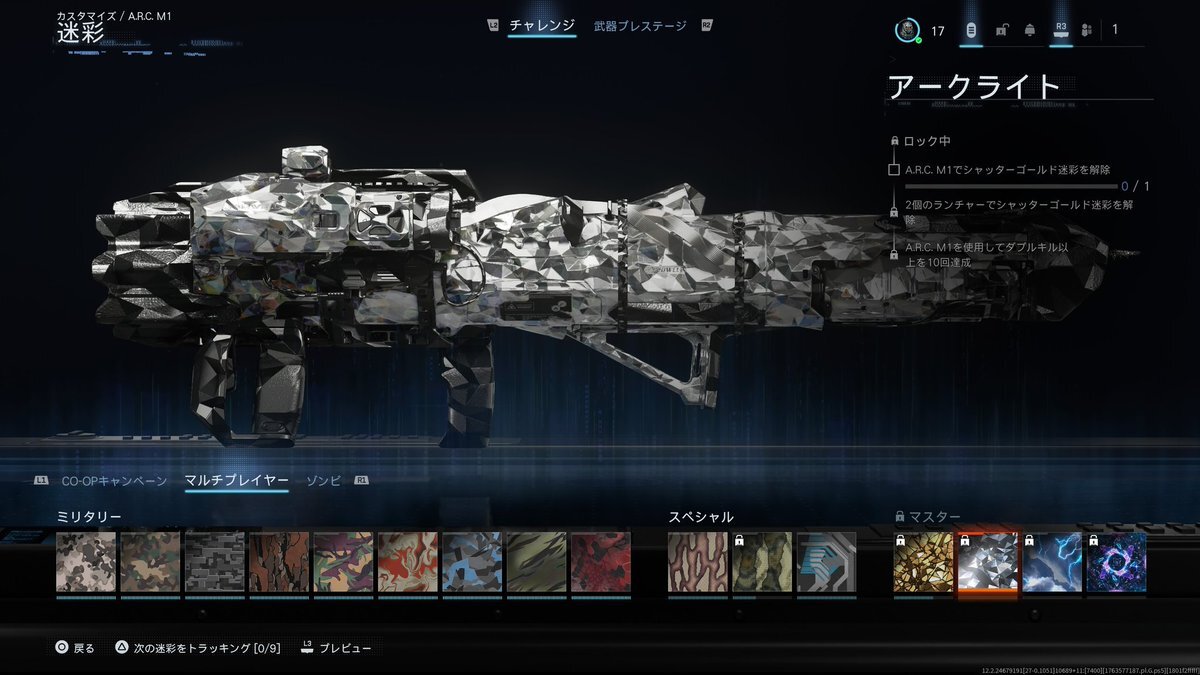Switch to the ゾンビ camo category

coord(323,481)
